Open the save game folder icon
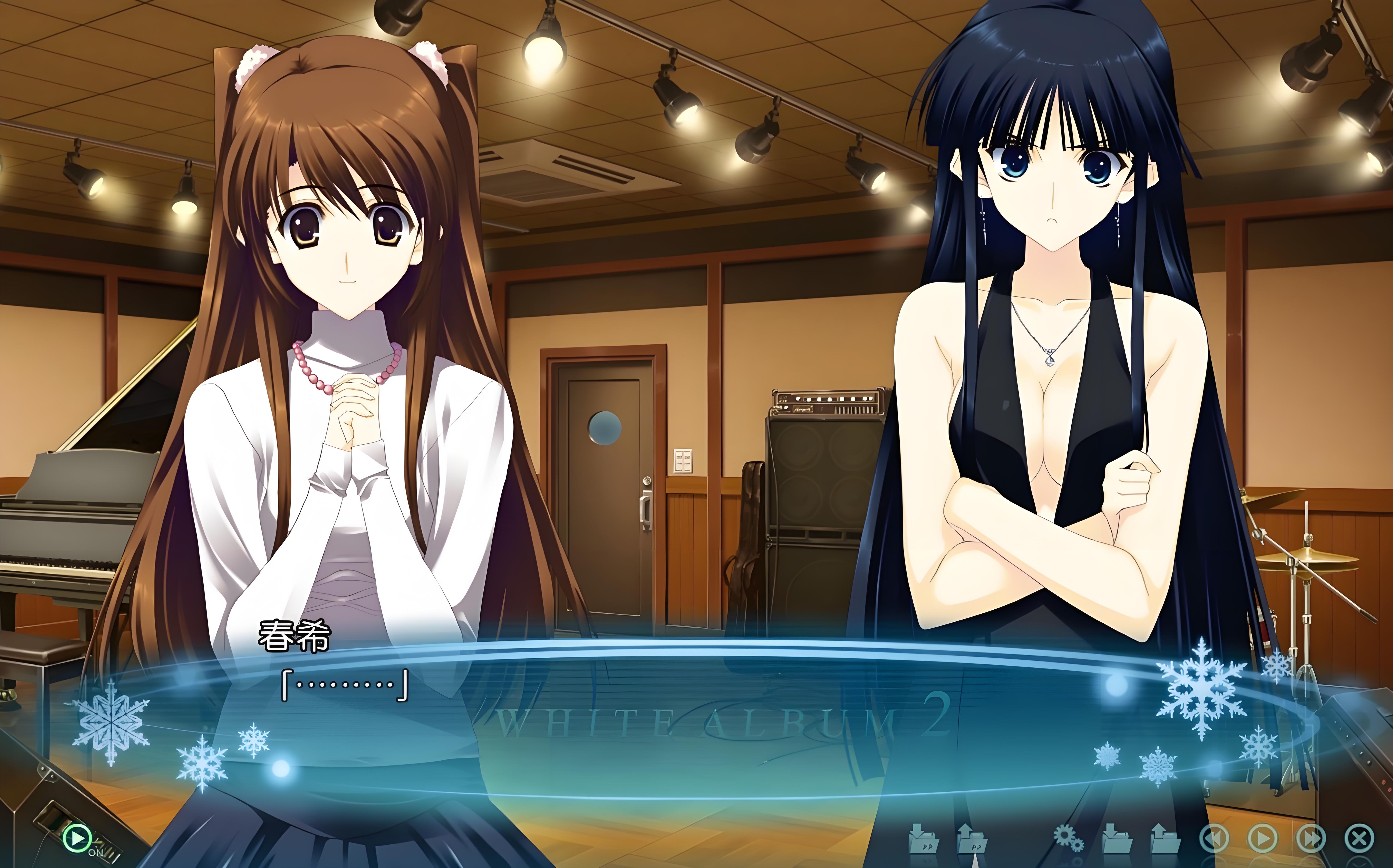 coord(1117,839)
